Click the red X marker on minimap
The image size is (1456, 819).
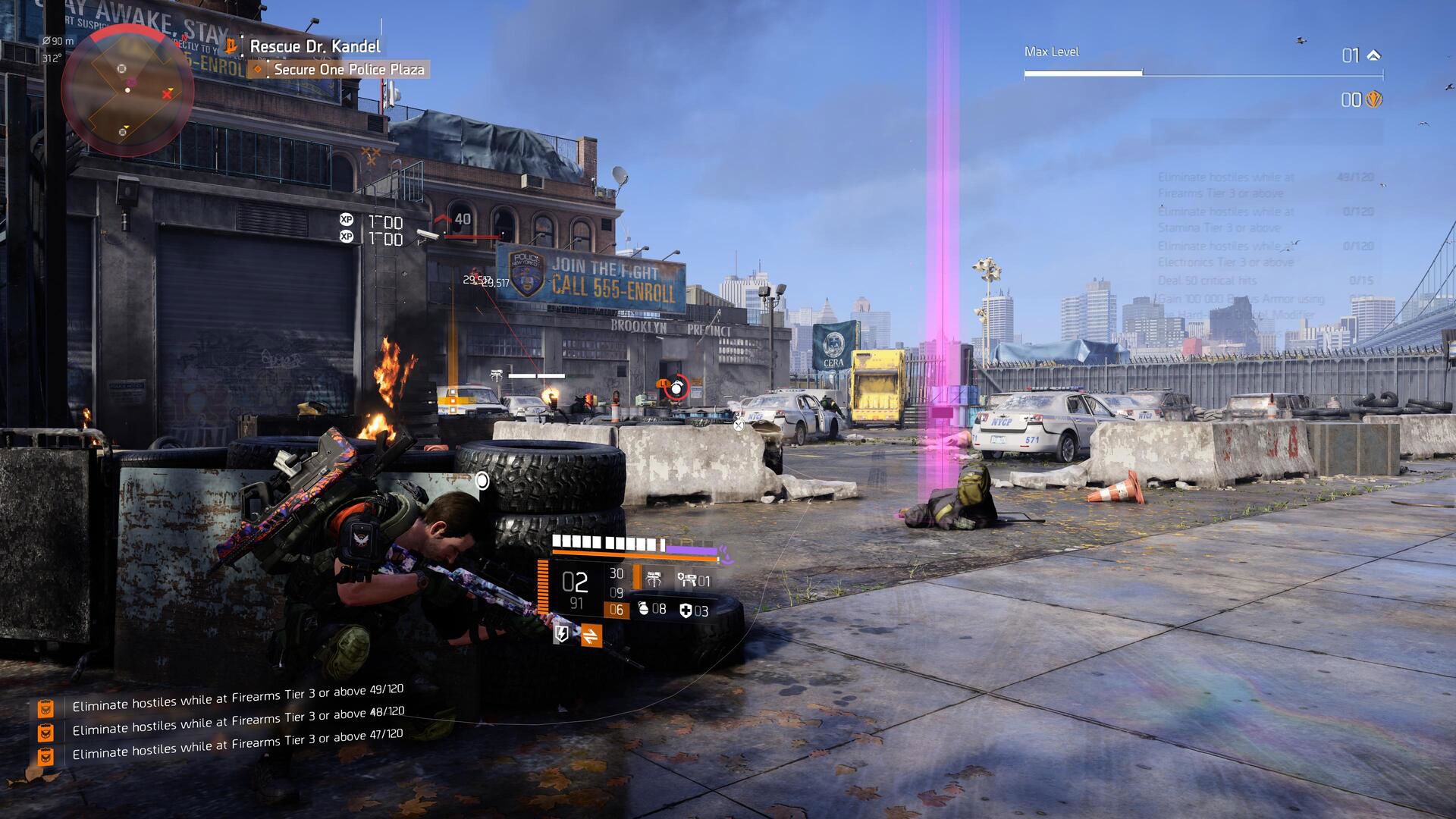pyautogui.click(x=168, y=94)
